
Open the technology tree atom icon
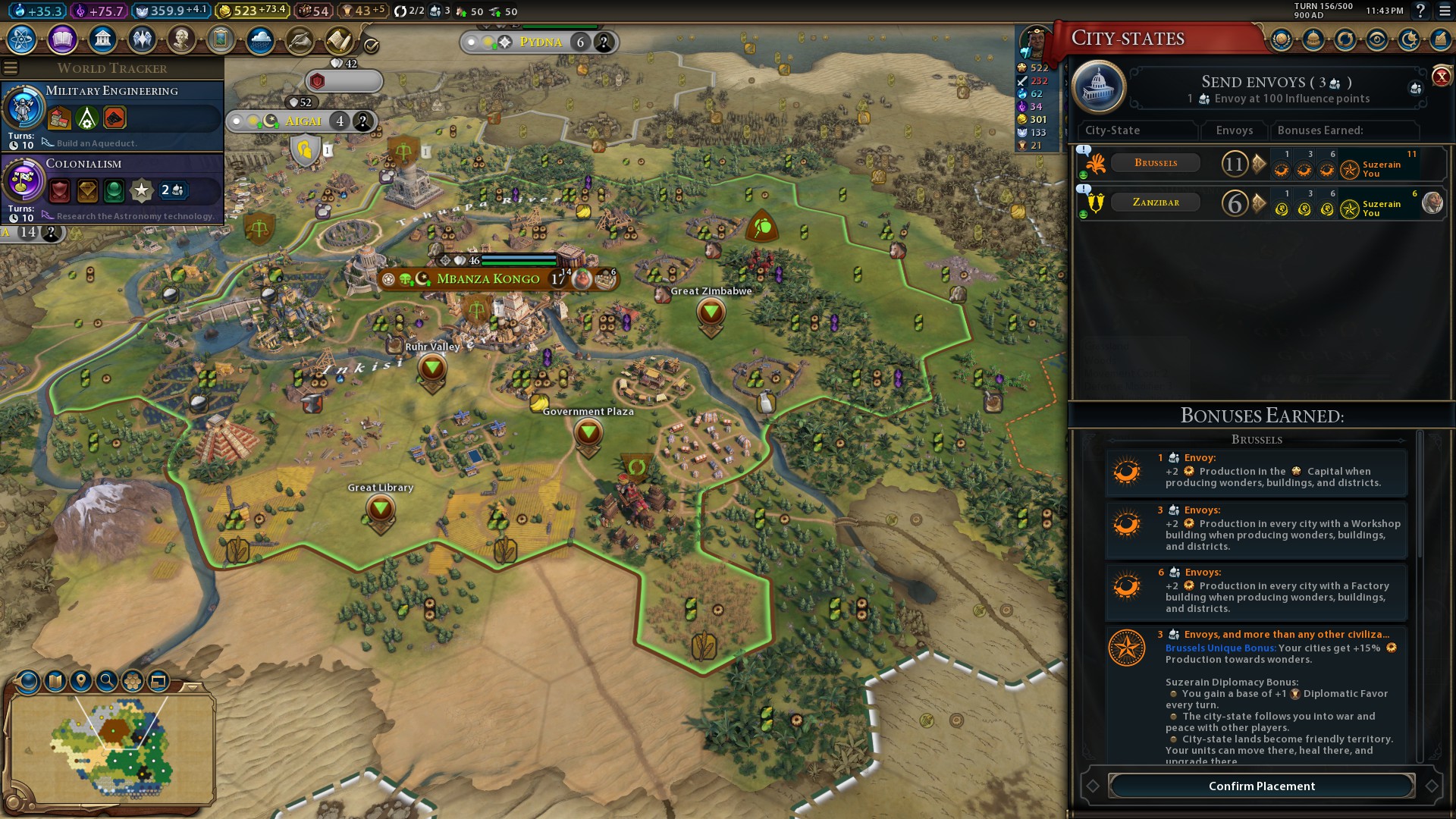click(x=22, y=39)
